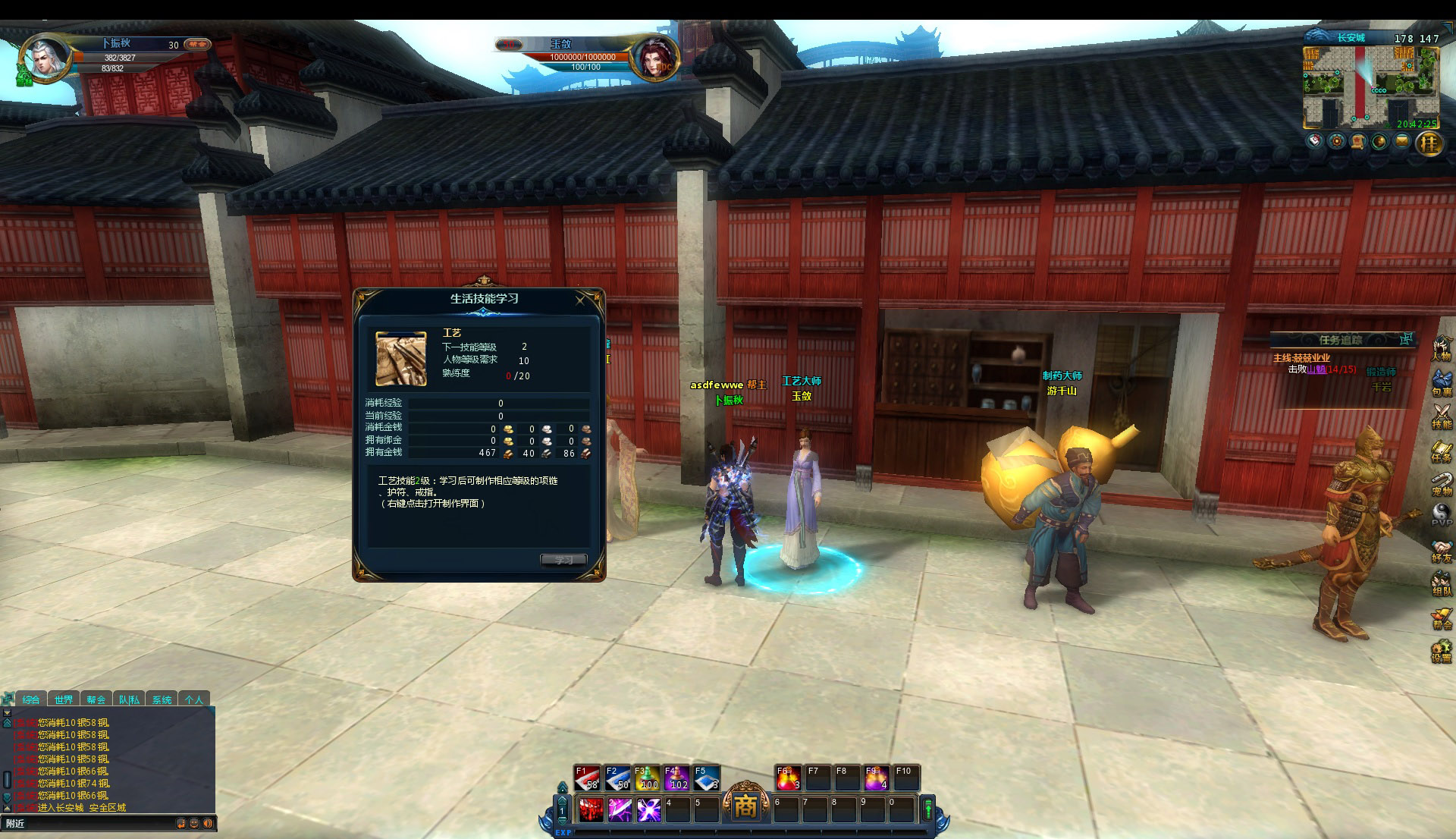
Task: Open the 设置 settings menu
Action: tap(1441, 651)
